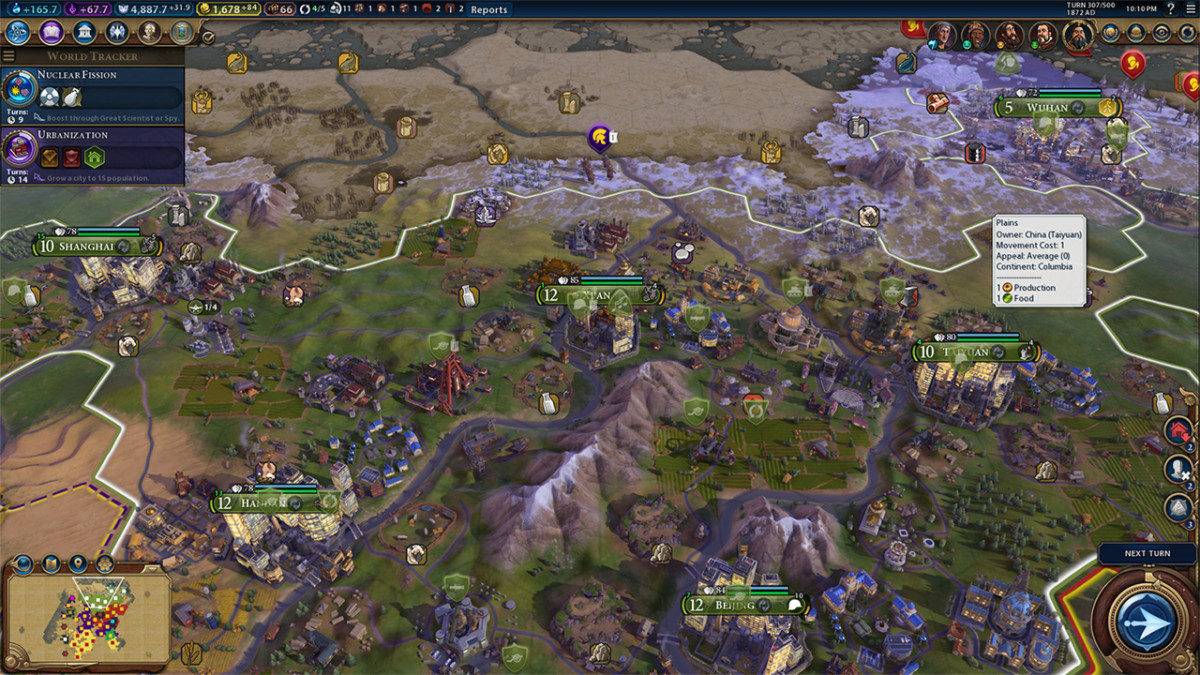Image resolution: width=1200 pixels, height=675 pixels.
Task: Toggle the World Tracker menu icon
Action: coord(9,56)
